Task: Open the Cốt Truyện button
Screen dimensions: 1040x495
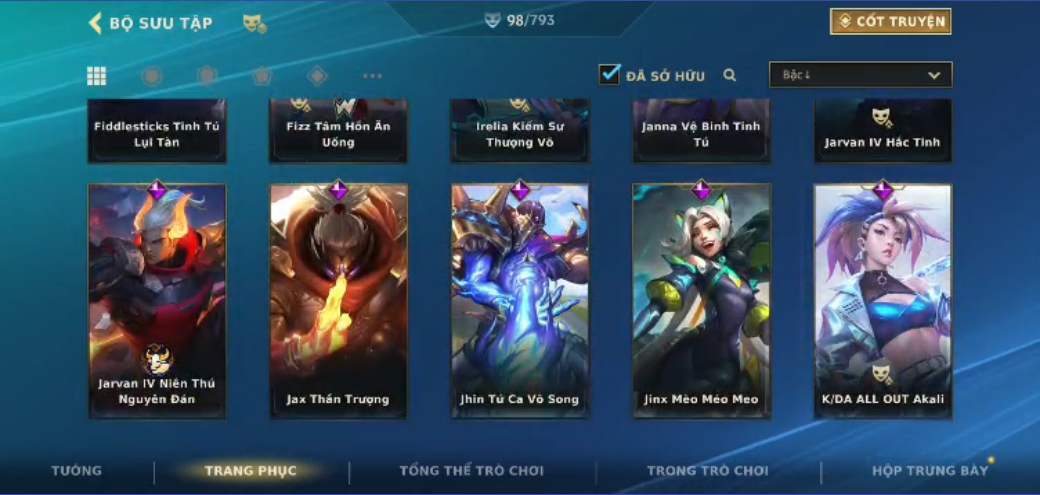Action: coord(890,21)
